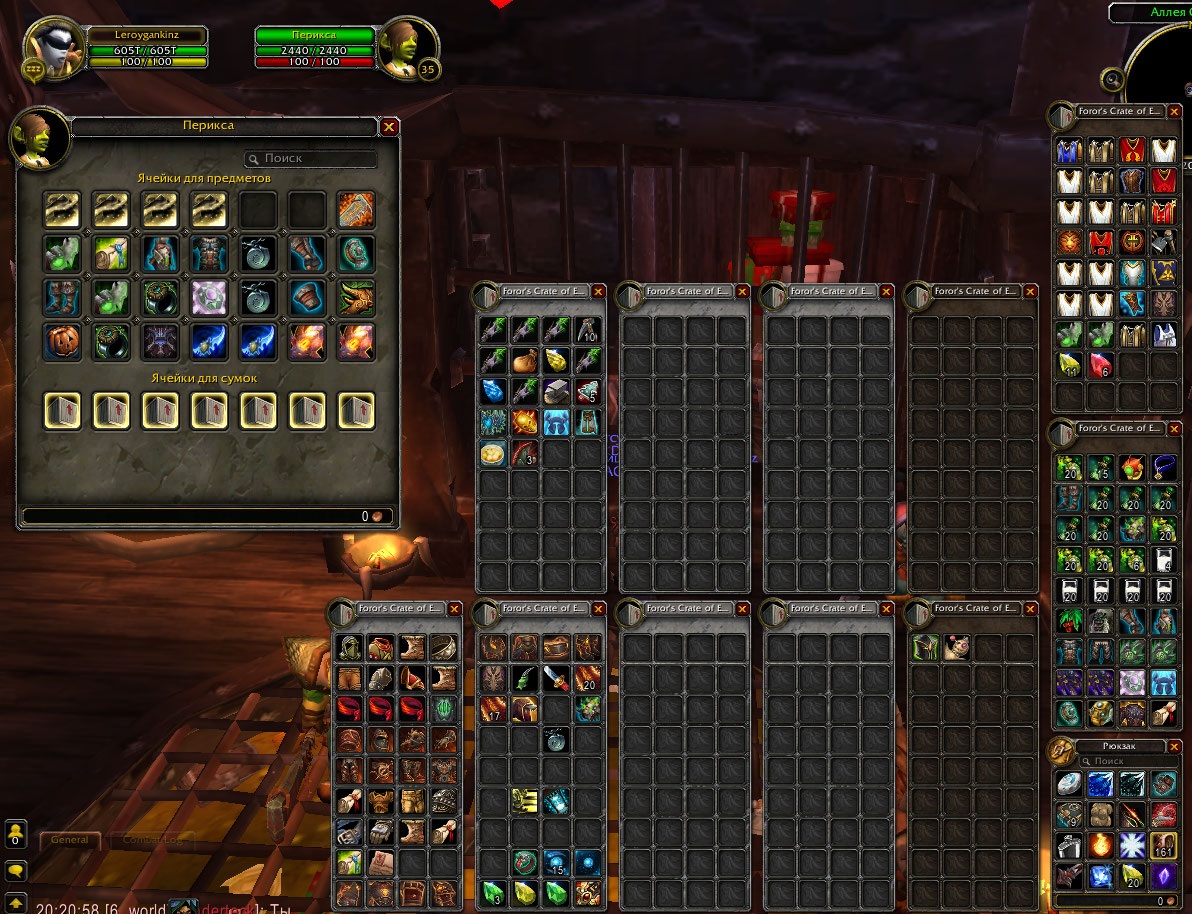
Task: Select the green hooded helmet item
Action: click(x=925, y=647)
